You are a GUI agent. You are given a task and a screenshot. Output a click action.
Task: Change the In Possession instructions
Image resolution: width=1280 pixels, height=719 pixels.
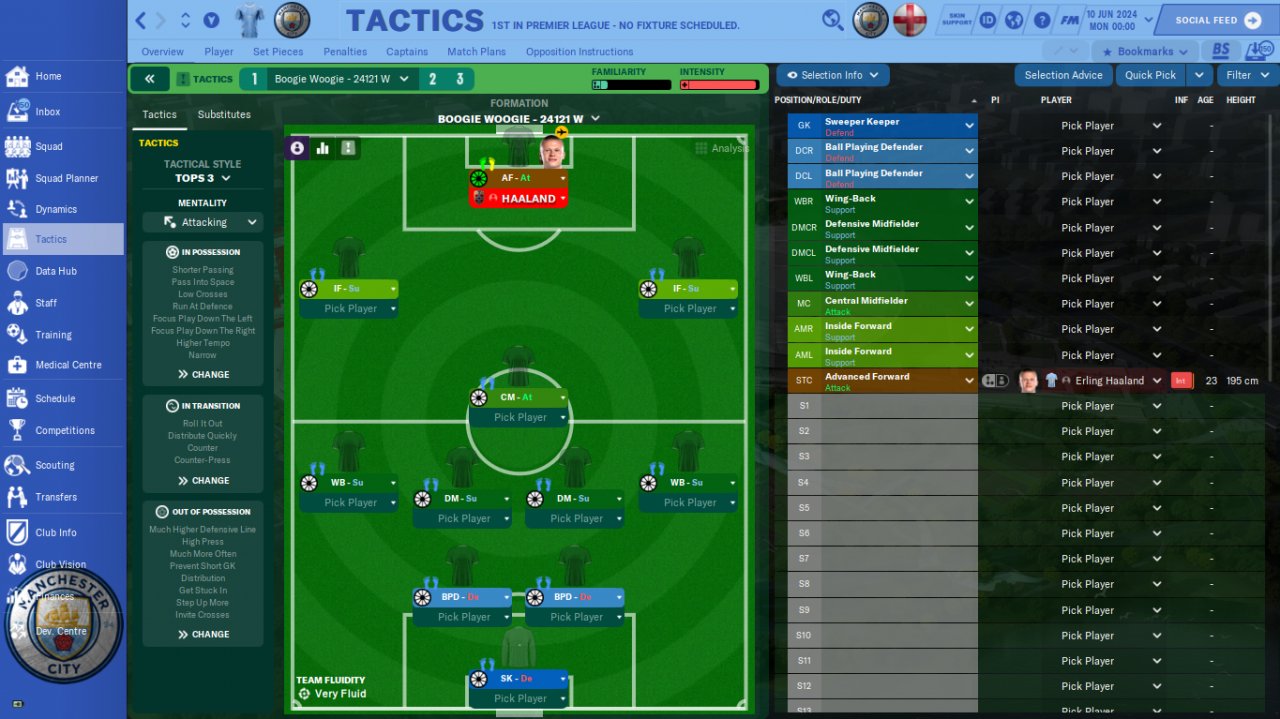pos(203,374)
